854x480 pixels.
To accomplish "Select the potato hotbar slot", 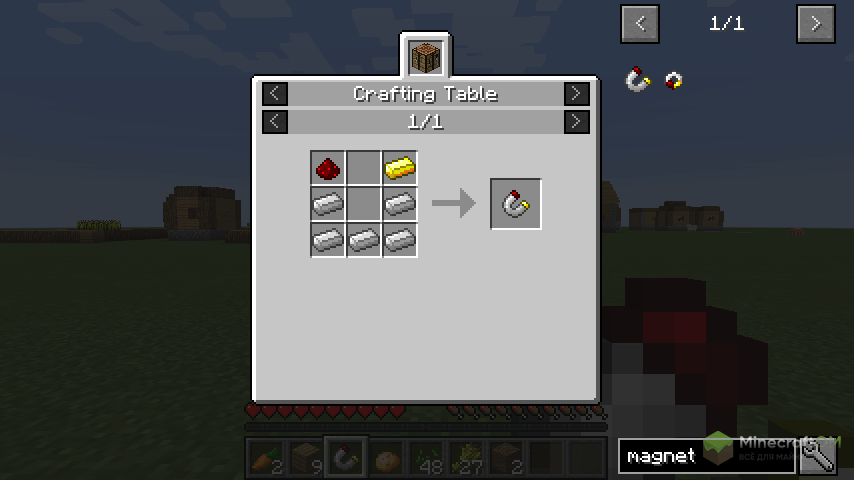I will pyautogui.click(x=387, y=457).
